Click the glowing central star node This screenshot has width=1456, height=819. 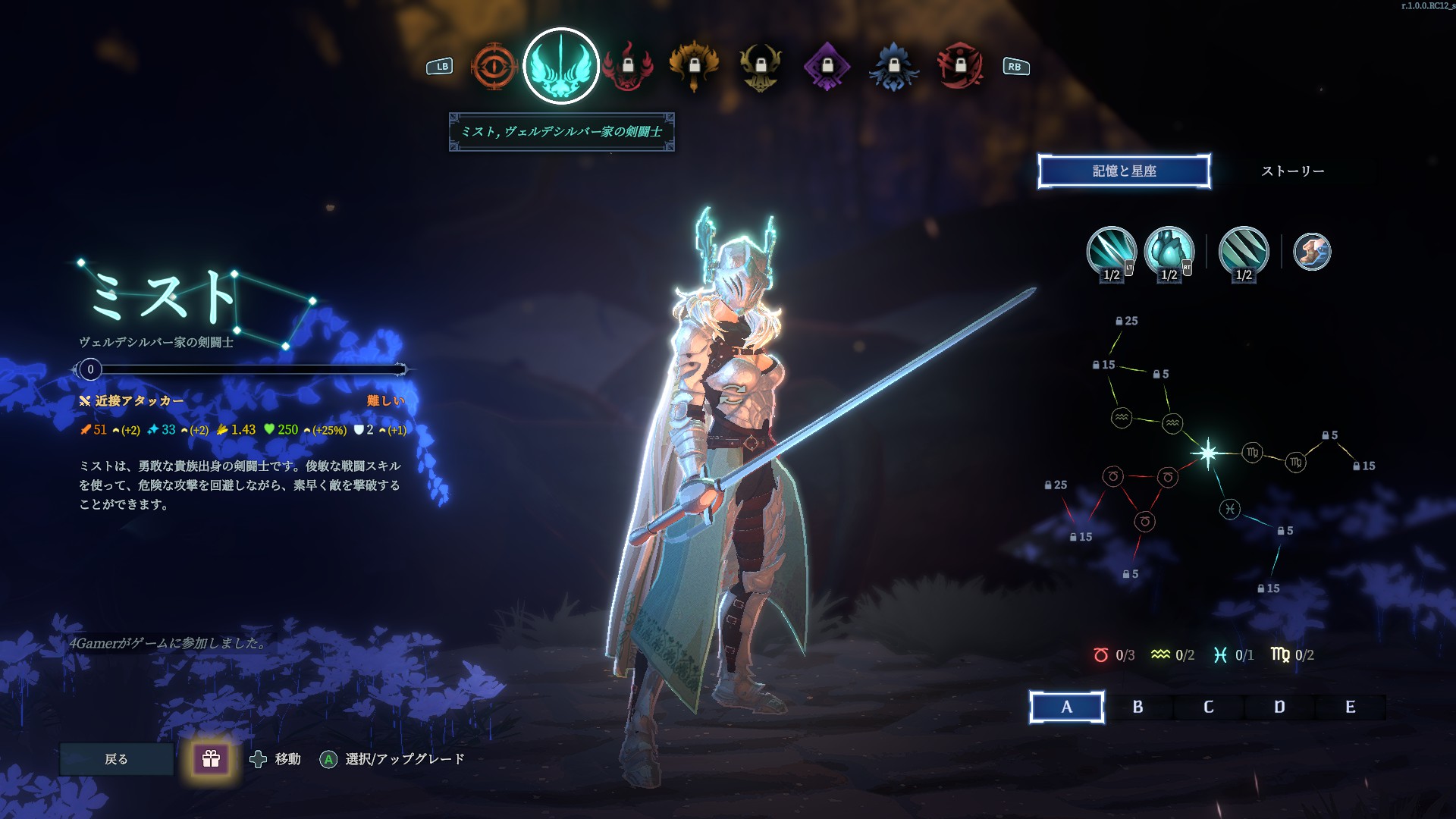tap(1208, 453)
